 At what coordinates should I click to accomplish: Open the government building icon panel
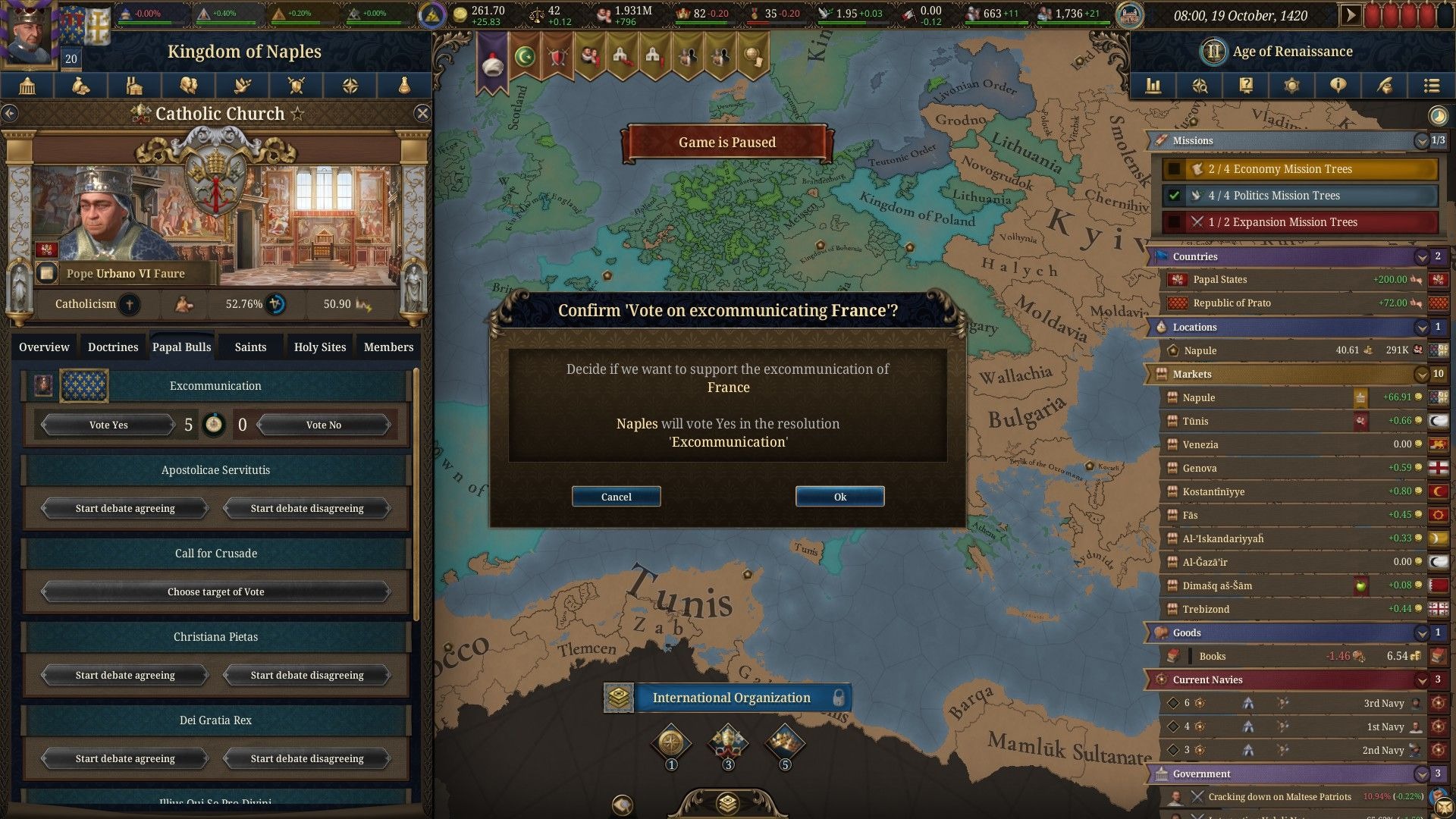click(x=27, y=86)
